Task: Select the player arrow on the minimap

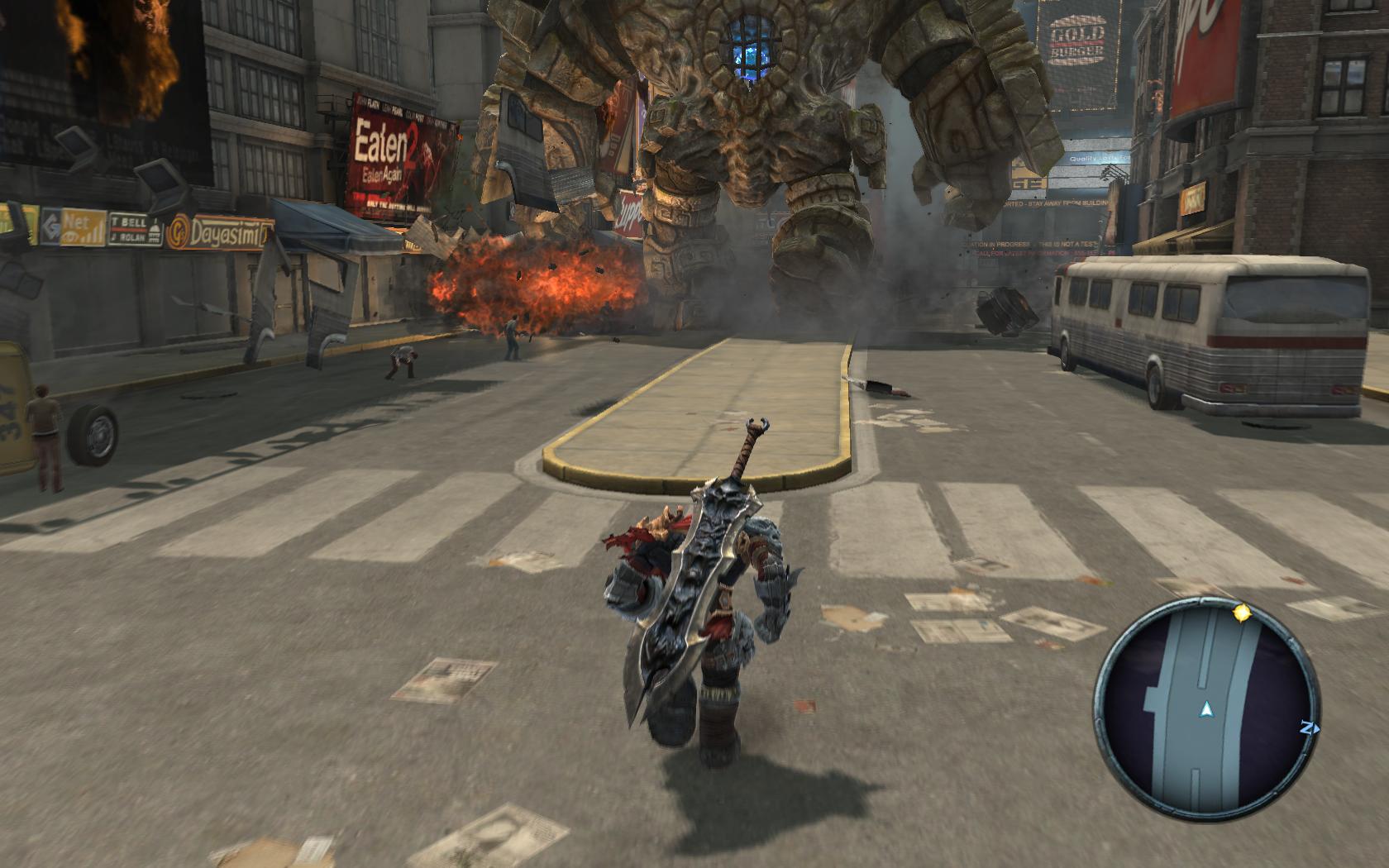Action: [x=1206, y=709]
